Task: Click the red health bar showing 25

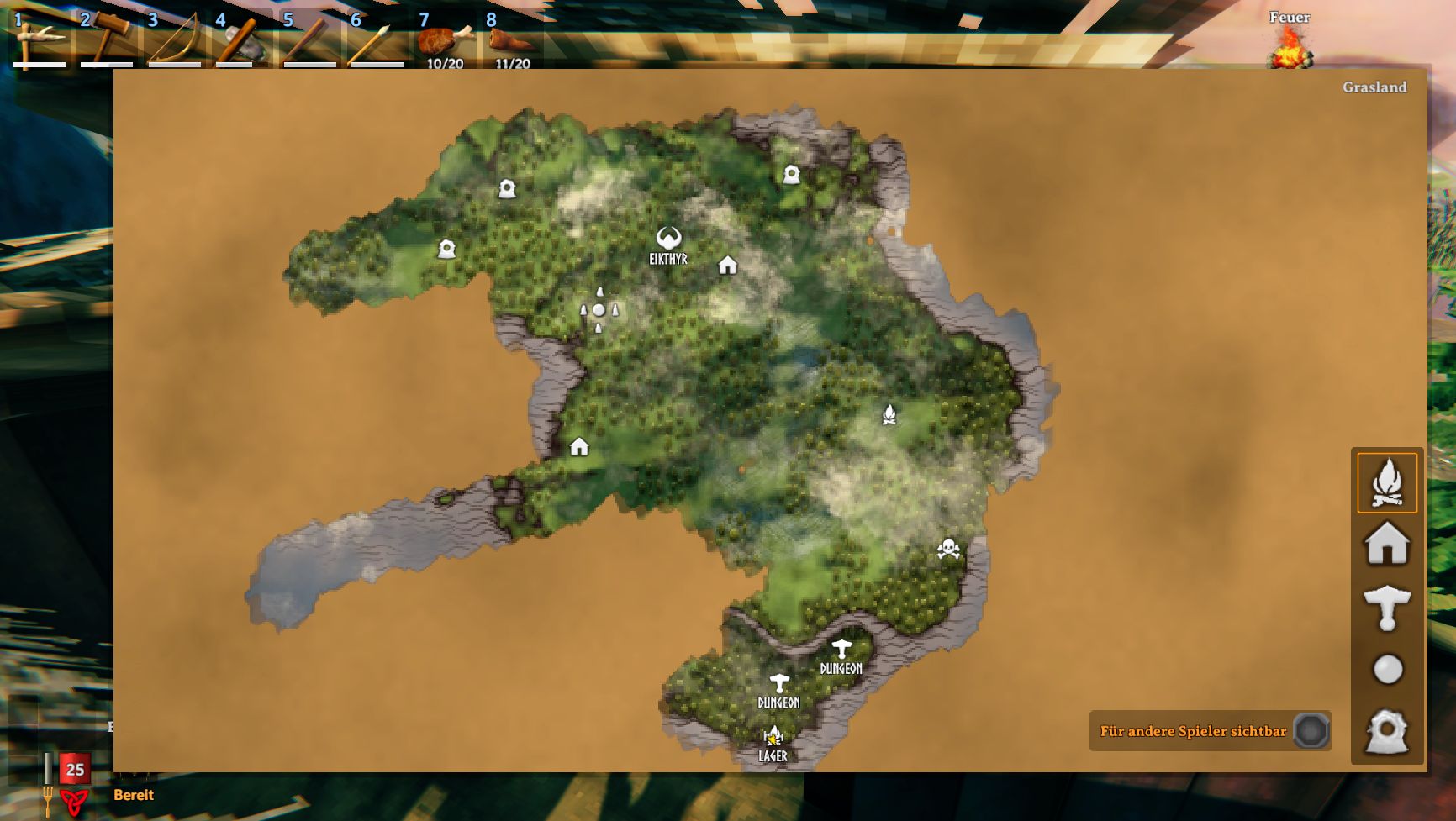Action: pos(73,769)
